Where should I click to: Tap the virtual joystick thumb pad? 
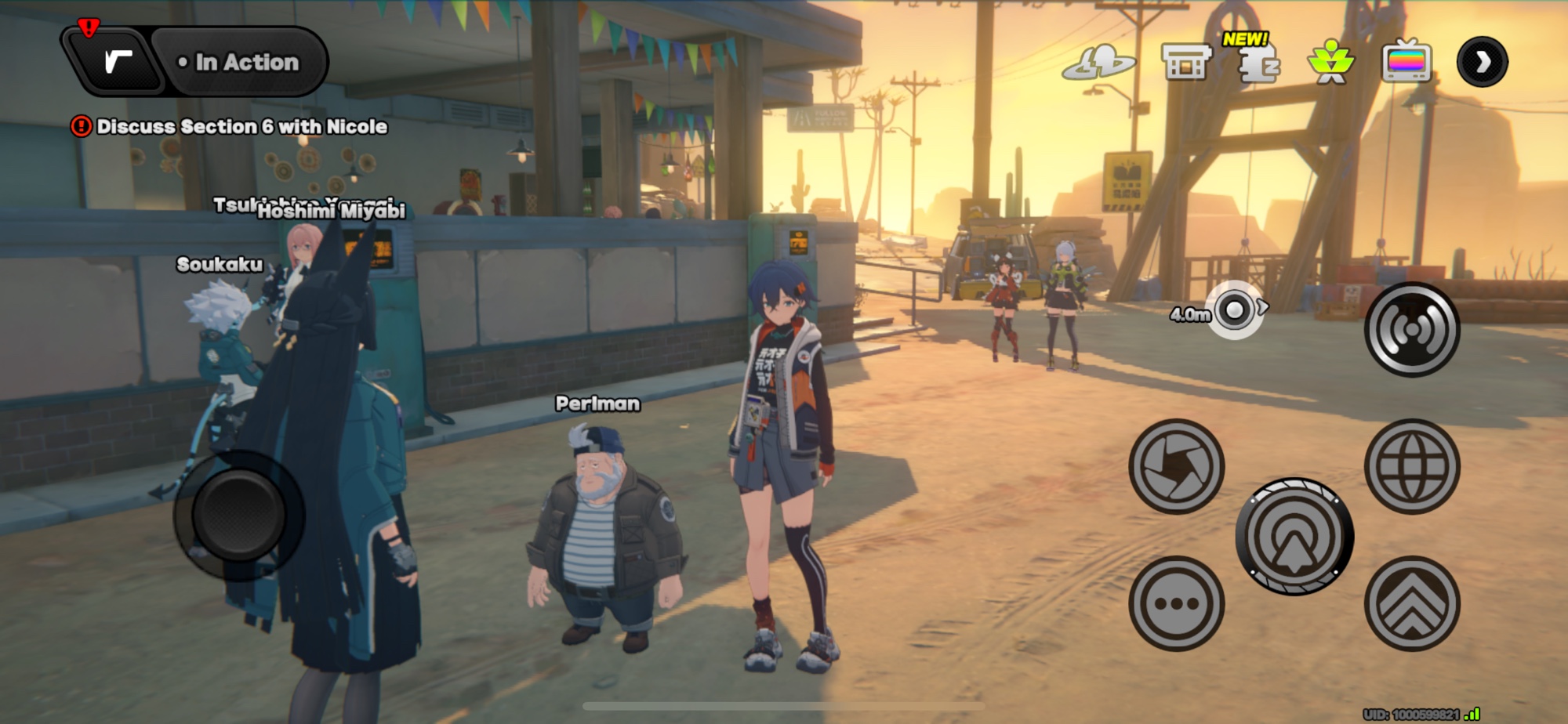[x=238, y=516]
